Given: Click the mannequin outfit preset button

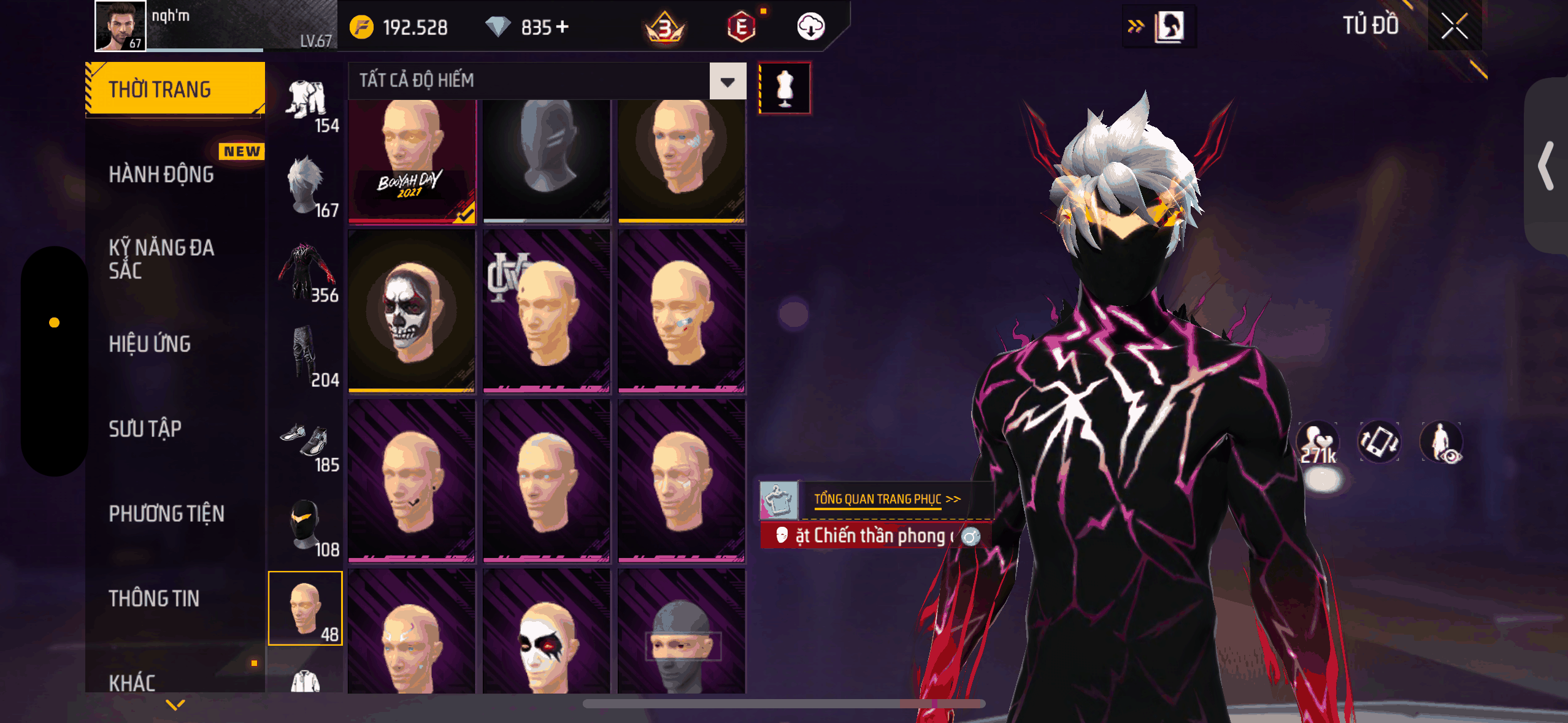Looking at the screenshot, I should point(785,88).
